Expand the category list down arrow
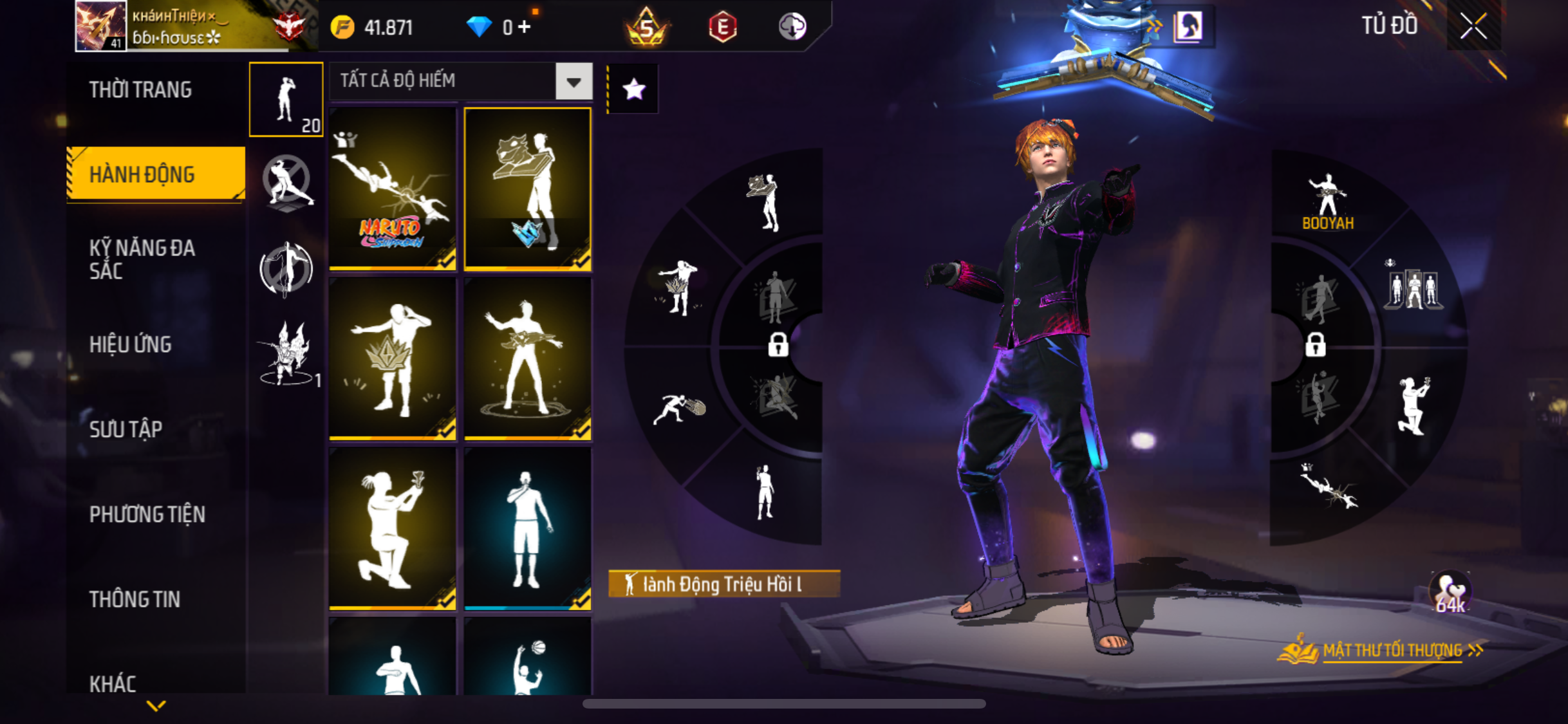The image size is (1568, 724). point(156,706)
